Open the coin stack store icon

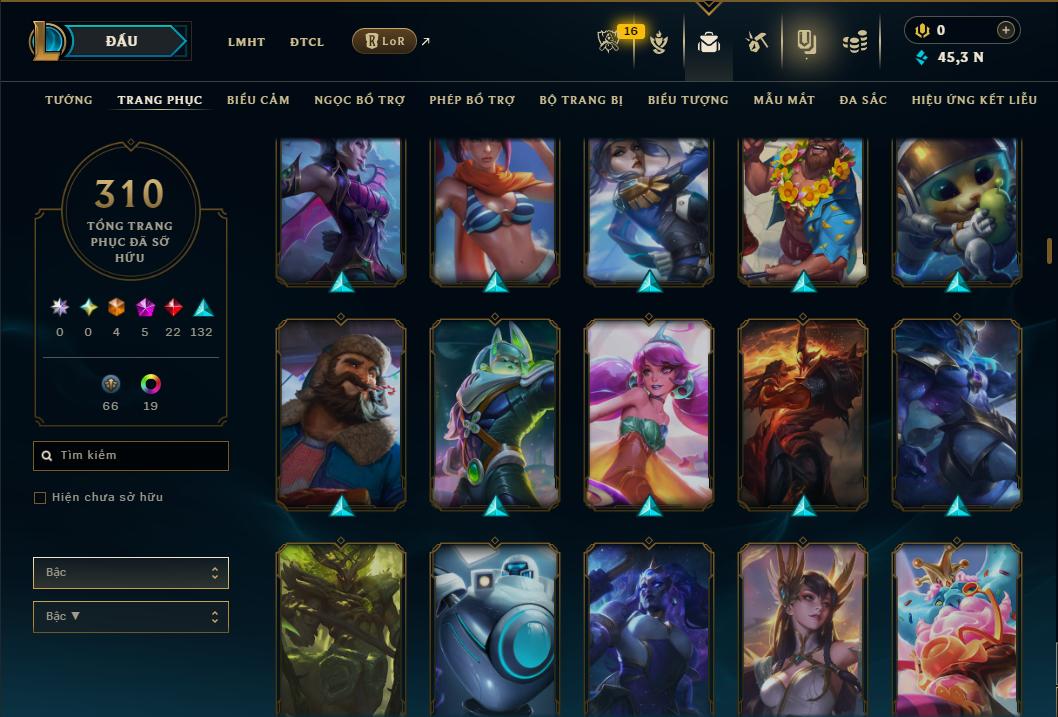(854, 42)
